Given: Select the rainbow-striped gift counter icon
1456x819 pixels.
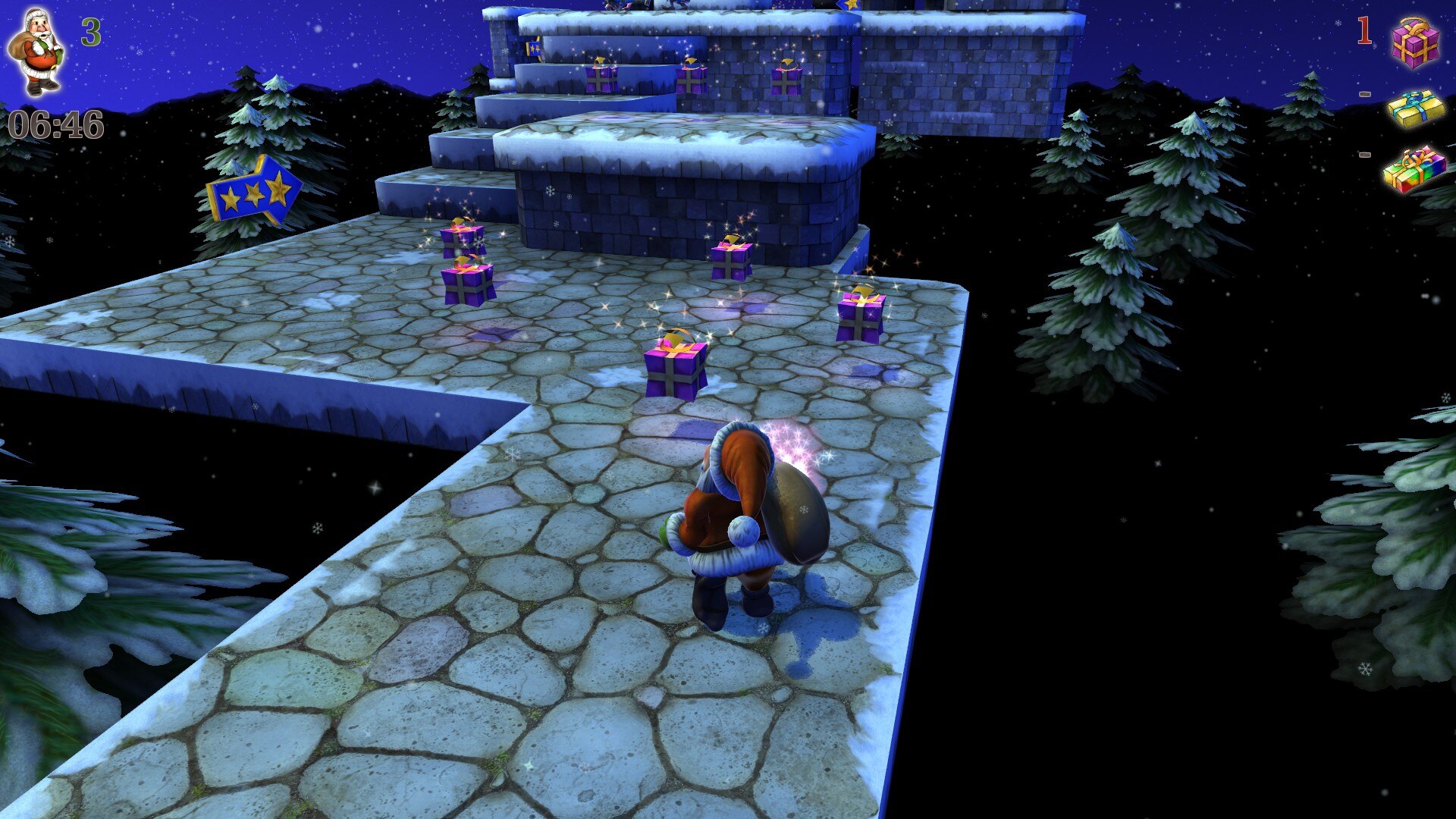Looking at the screenshot, I should pyautogui.click(x=1414, y=169).
